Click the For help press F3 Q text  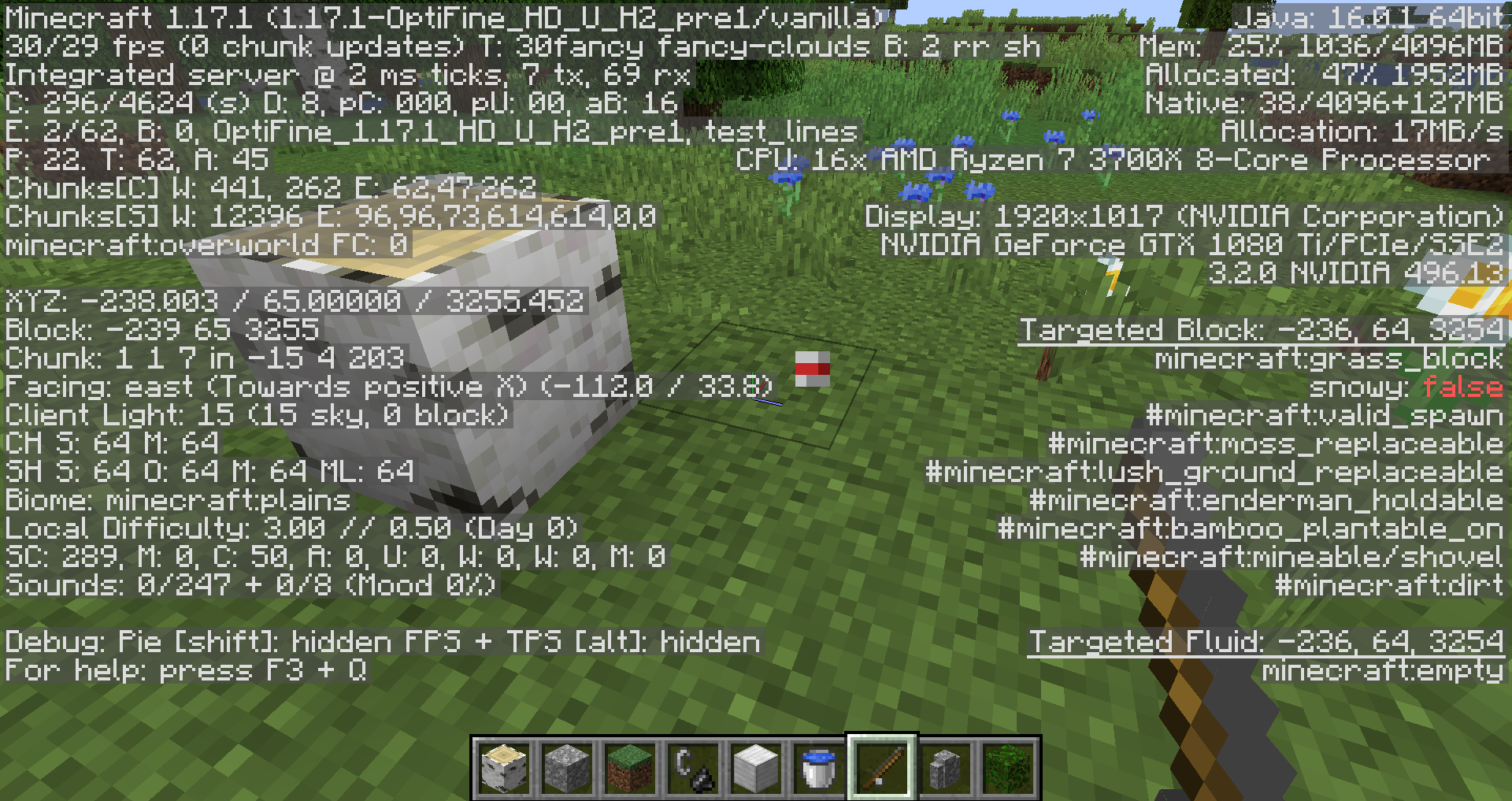(x=183, y=670)
